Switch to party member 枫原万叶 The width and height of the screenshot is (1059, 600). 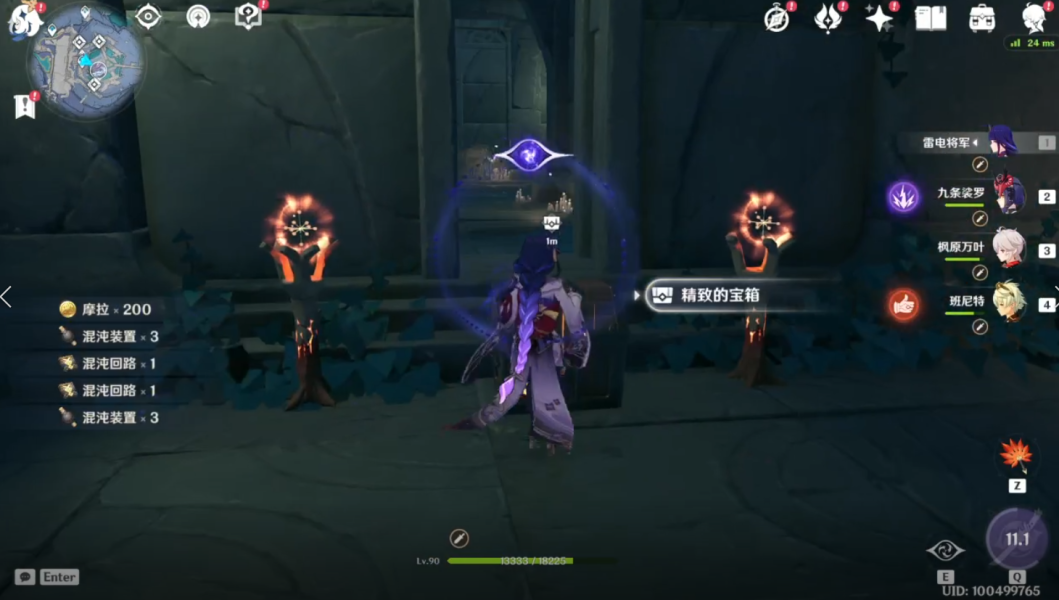[1007, 249]
